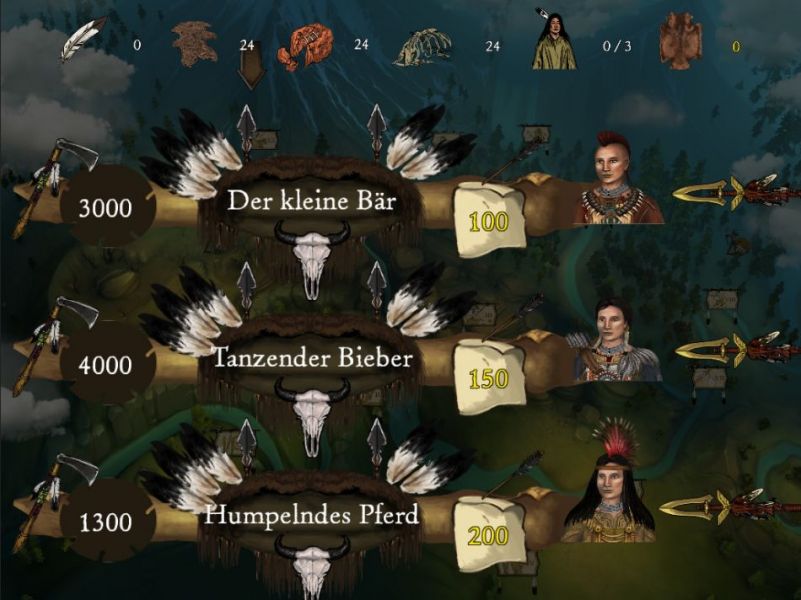The height and width of the screenshot is (600, 801).
Task: Click the 200 parchment price tag
Action: pos(489,535)
